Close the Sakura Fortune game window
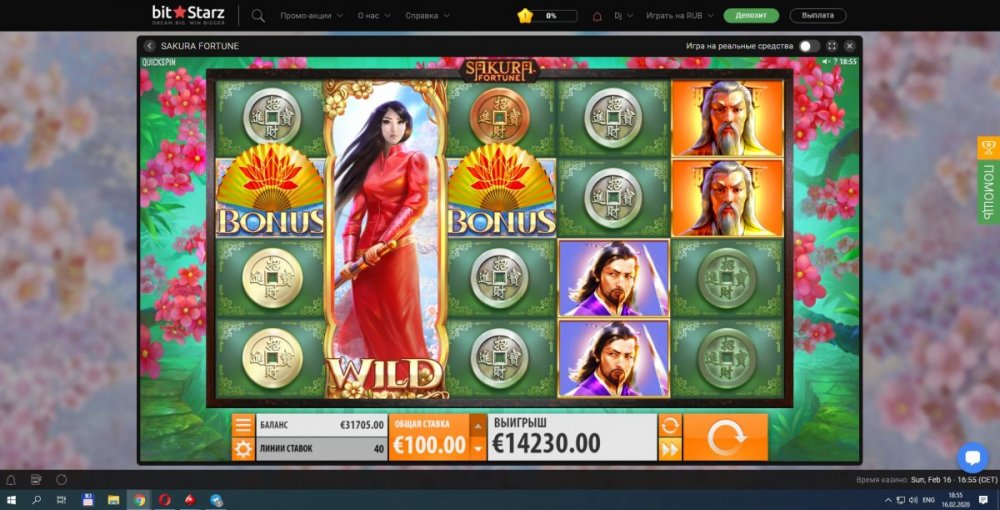1000x510 pixels. [x=849, y=46]
